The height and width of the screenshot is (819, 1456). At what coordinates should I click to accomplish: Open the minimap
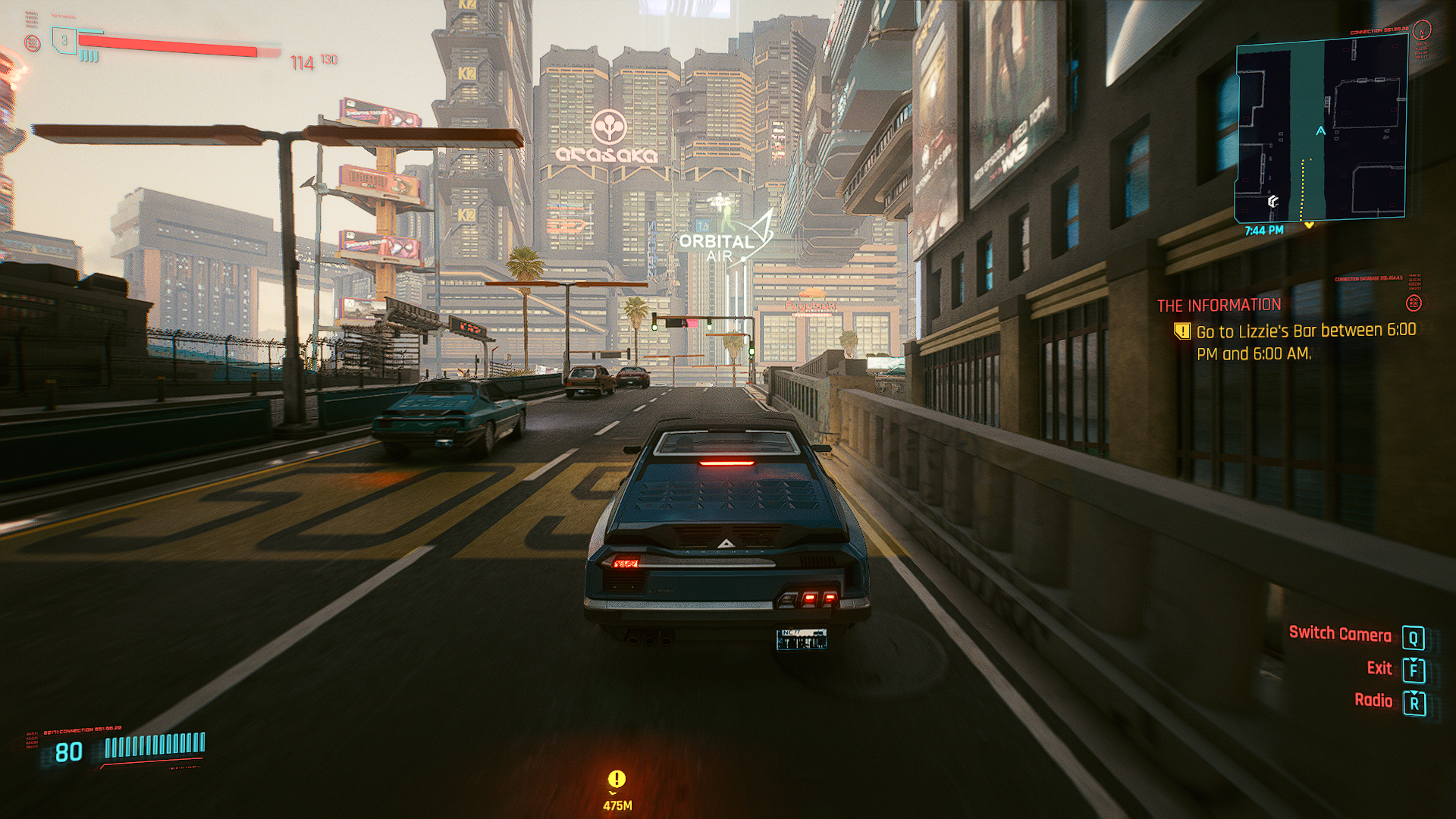[x=1322, y=130]
